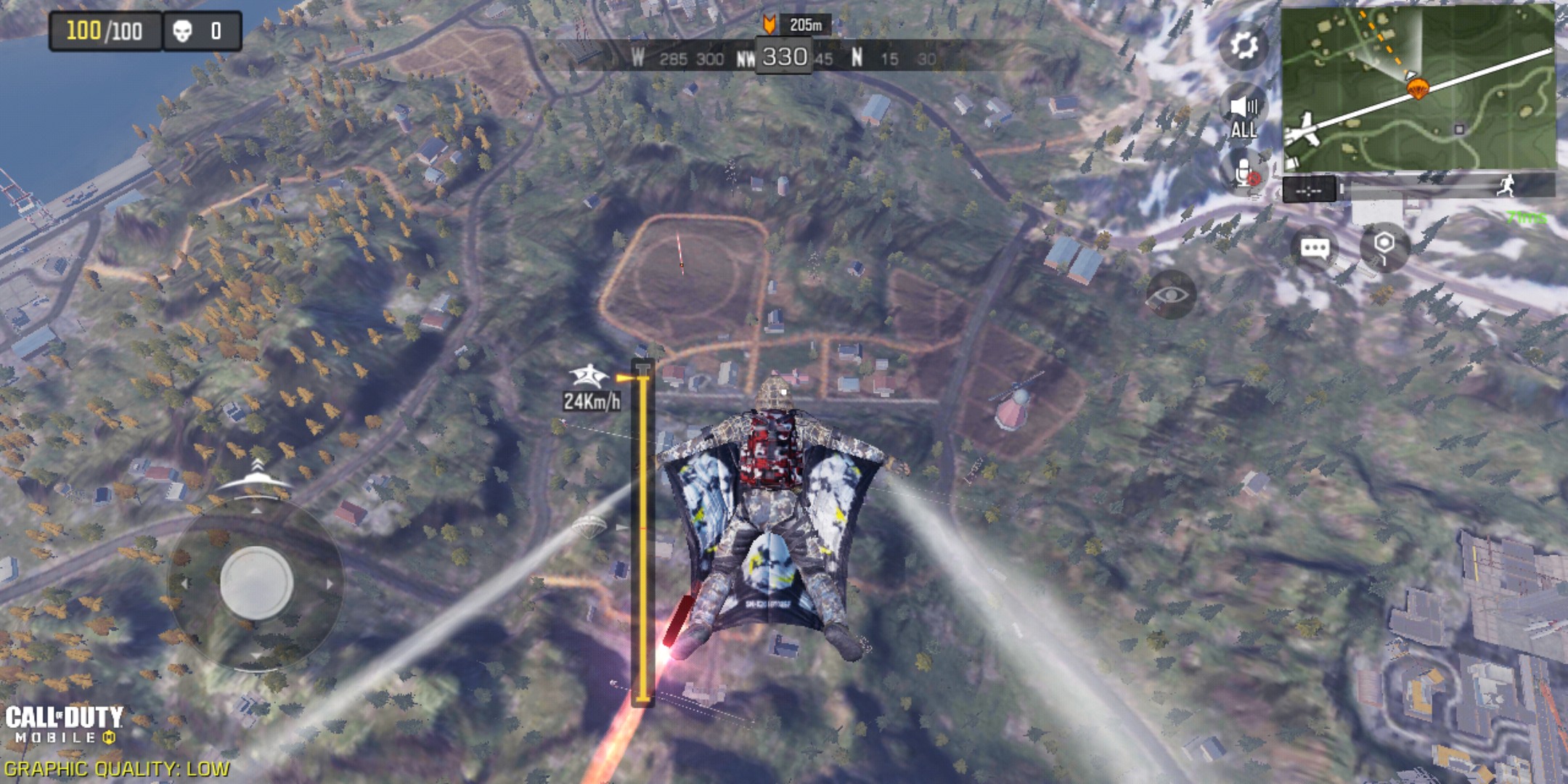Tap the wingsuit icon above the joystick
Viewport: 1568px width, 784px height.
click(x=255, y=476)
